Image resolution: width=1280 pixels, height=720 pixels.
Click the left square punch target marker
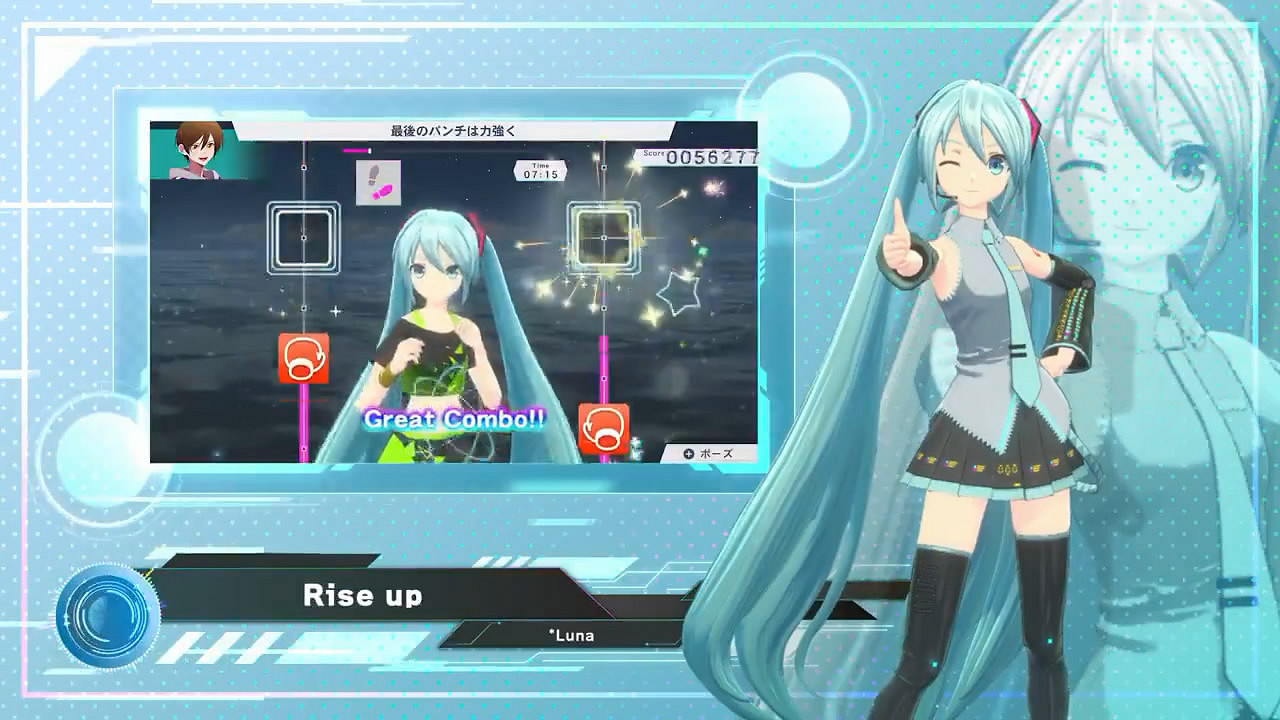point(303,239)
